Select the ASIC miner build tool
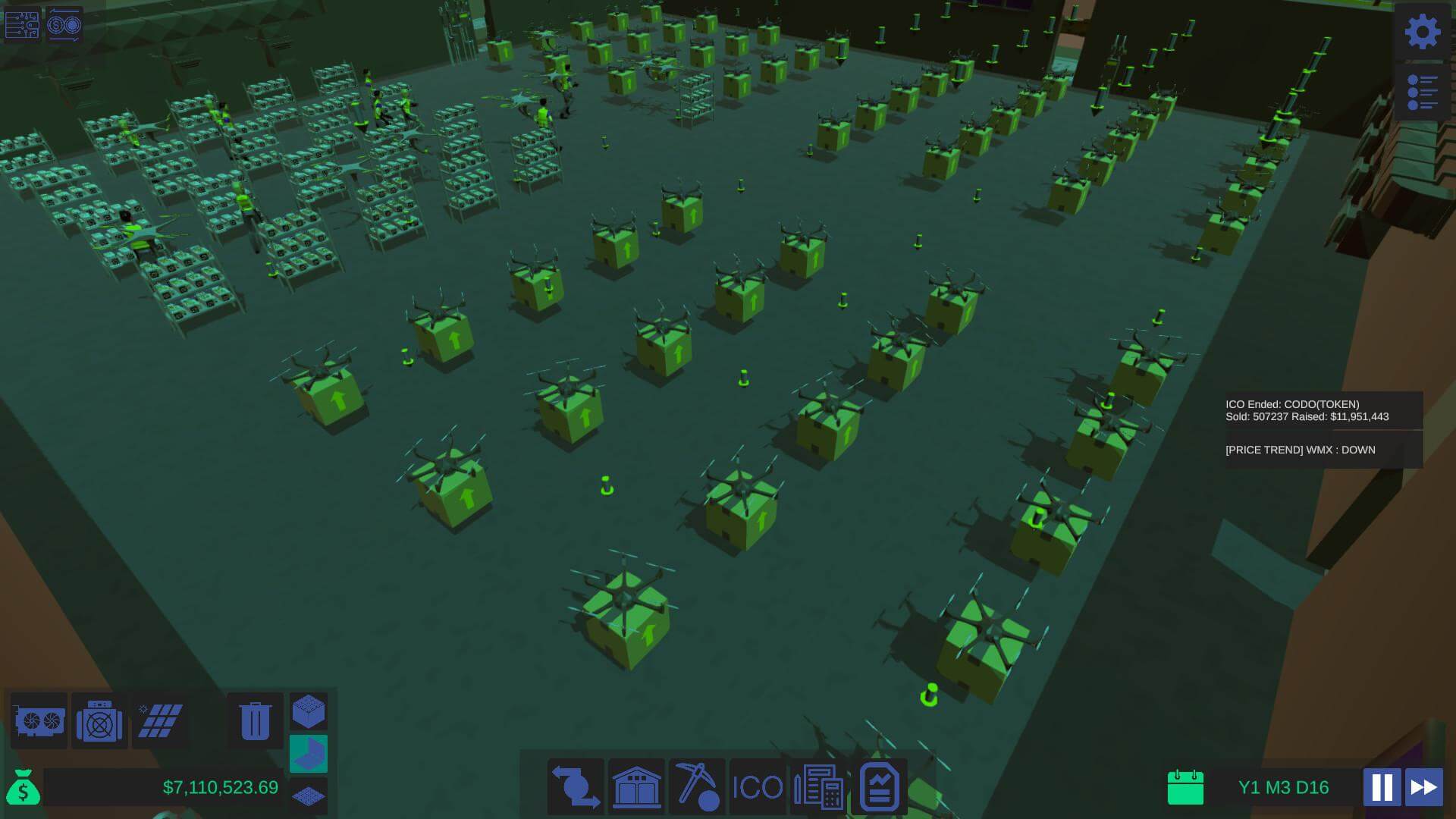Screen dimensions: 1456x819 (99, 722)
